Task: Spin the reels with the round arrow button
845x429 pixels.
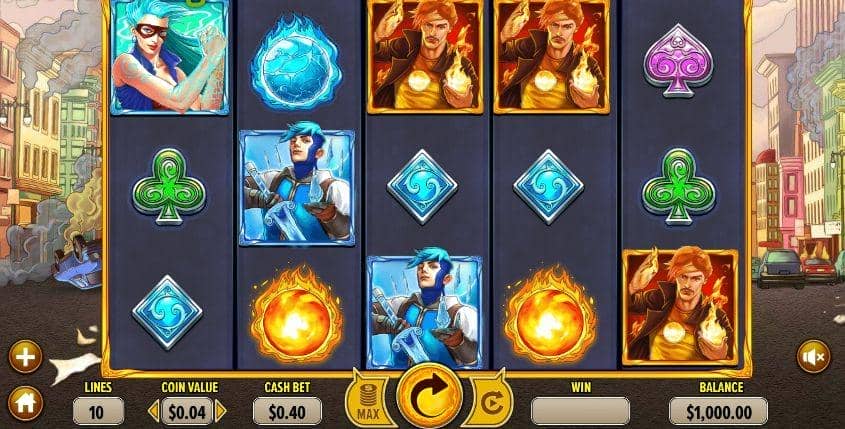Action: [423, 397]
